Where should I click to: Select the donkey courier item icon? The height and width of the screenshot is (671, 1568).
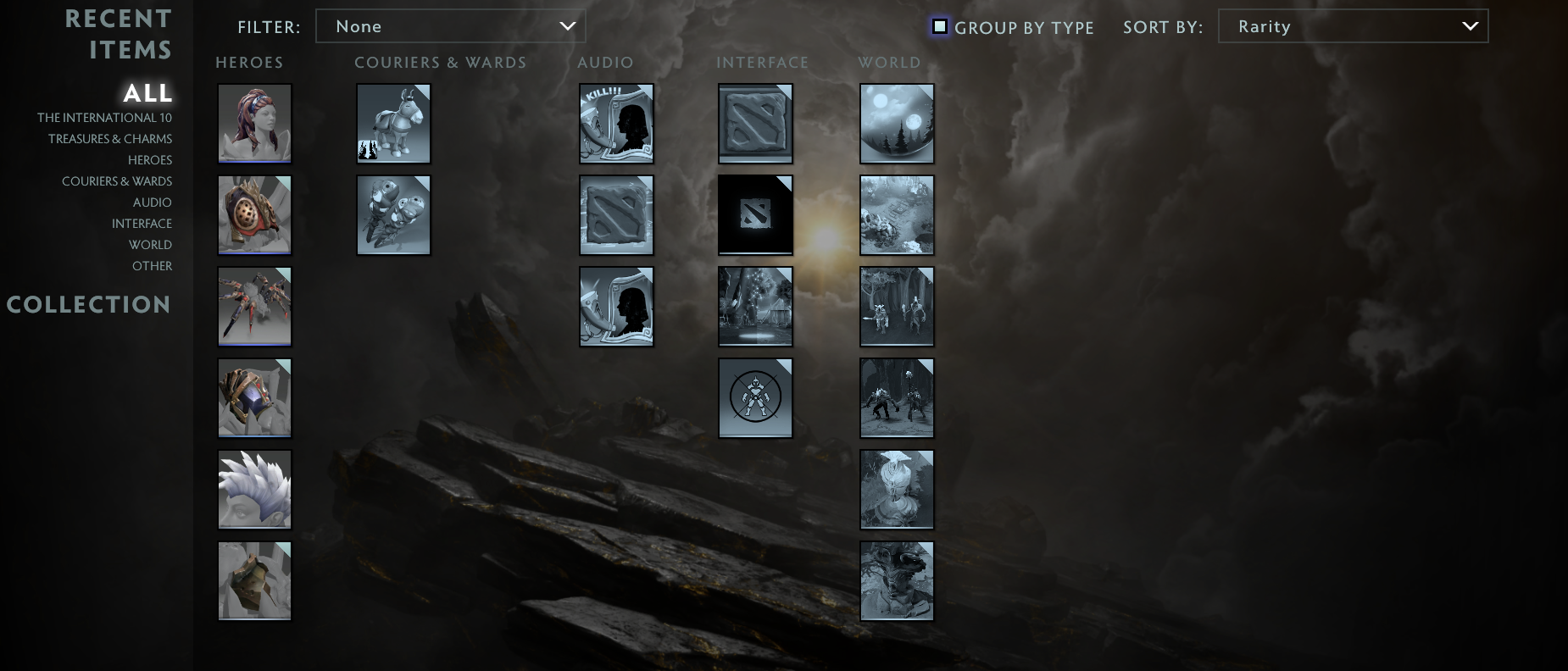click(x=393, y=123)
